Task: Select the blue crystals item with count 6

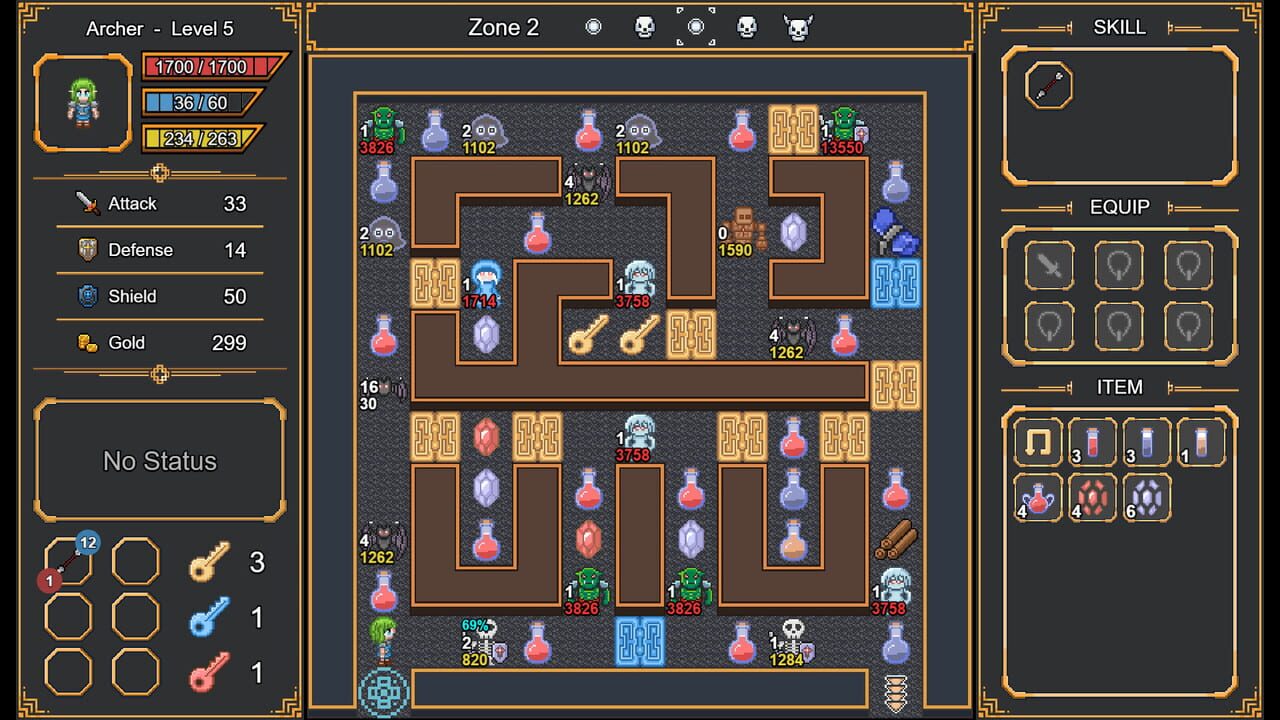Action: pos(1147,496)
